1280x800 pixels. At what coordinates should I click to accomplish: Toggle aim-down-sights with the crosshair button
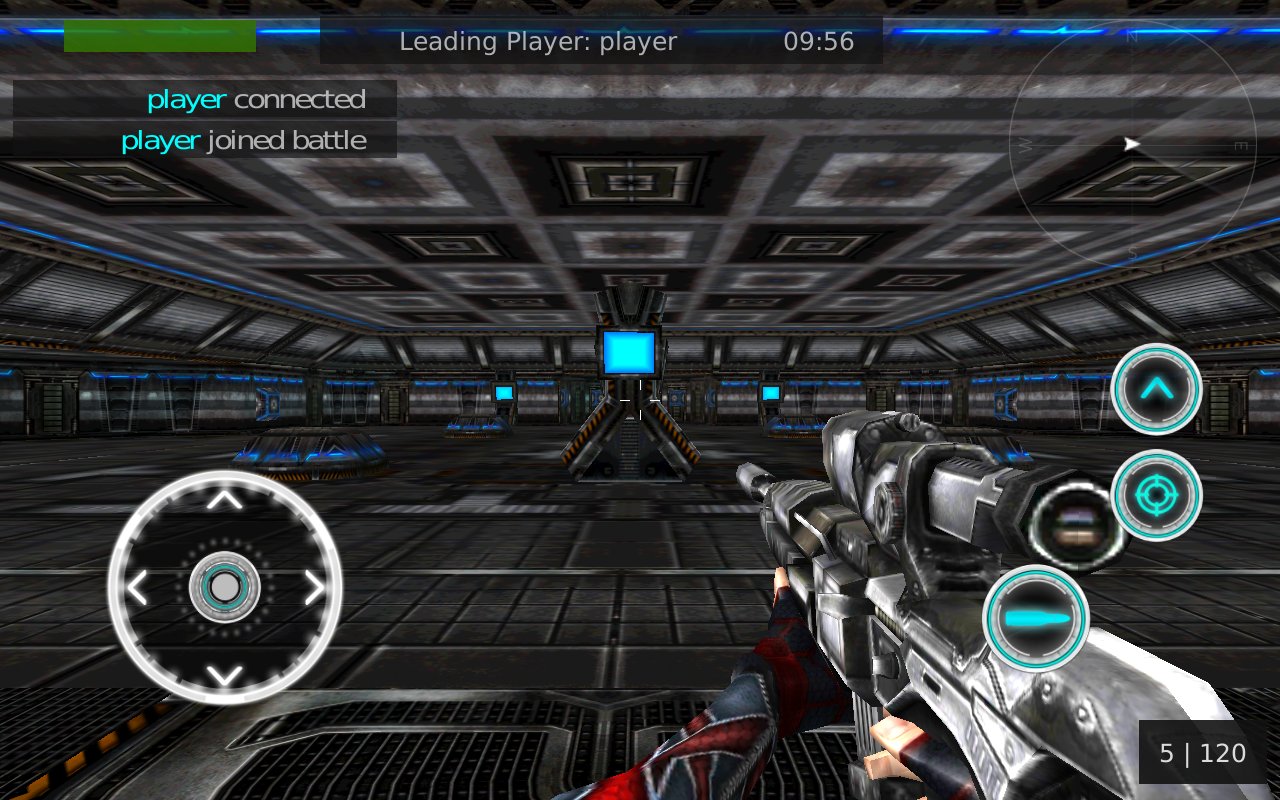pos(1157,495)
